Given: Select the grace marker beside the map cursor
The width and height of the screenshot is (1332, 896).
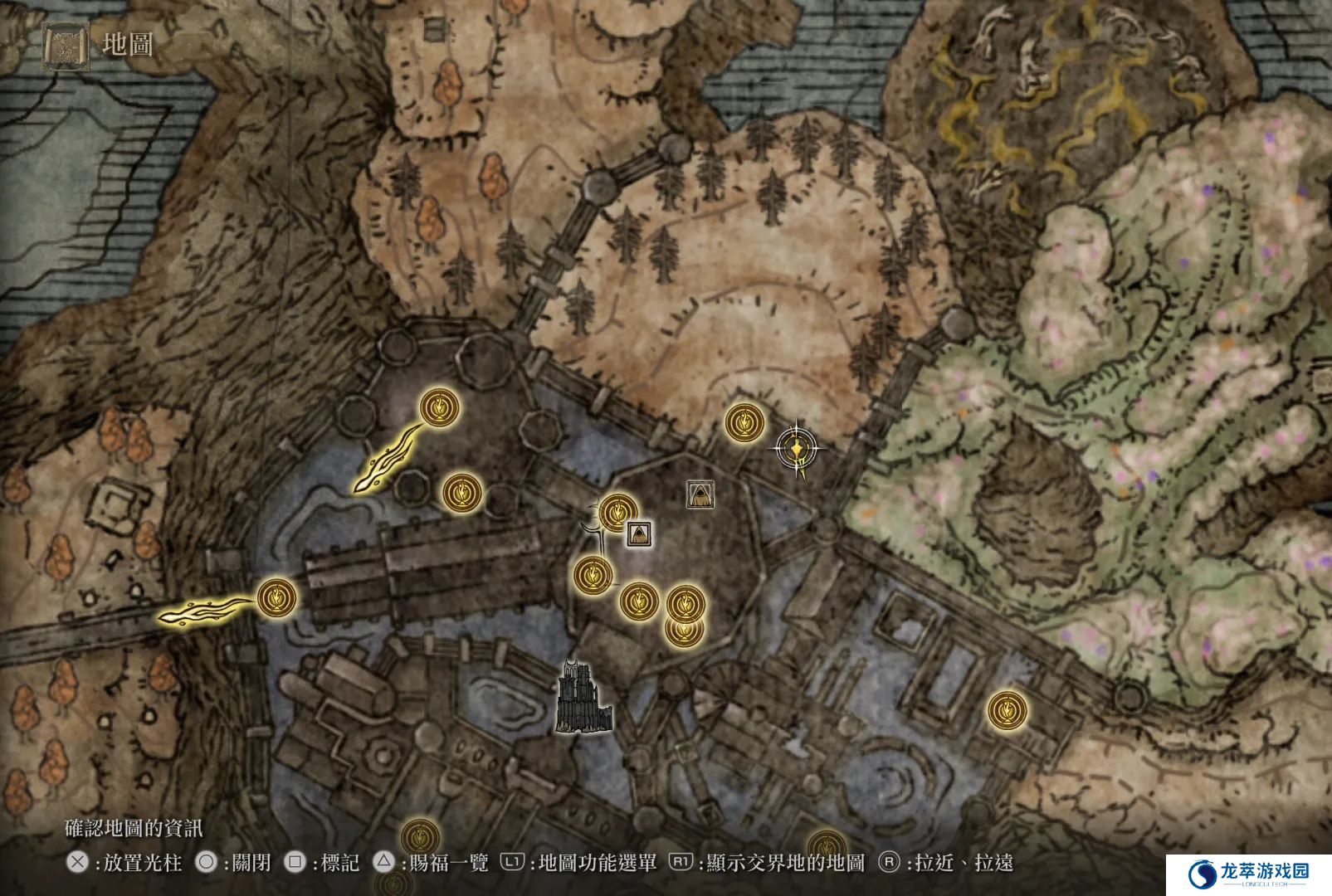Looking at the screenshot, I should tap(744, 423).
